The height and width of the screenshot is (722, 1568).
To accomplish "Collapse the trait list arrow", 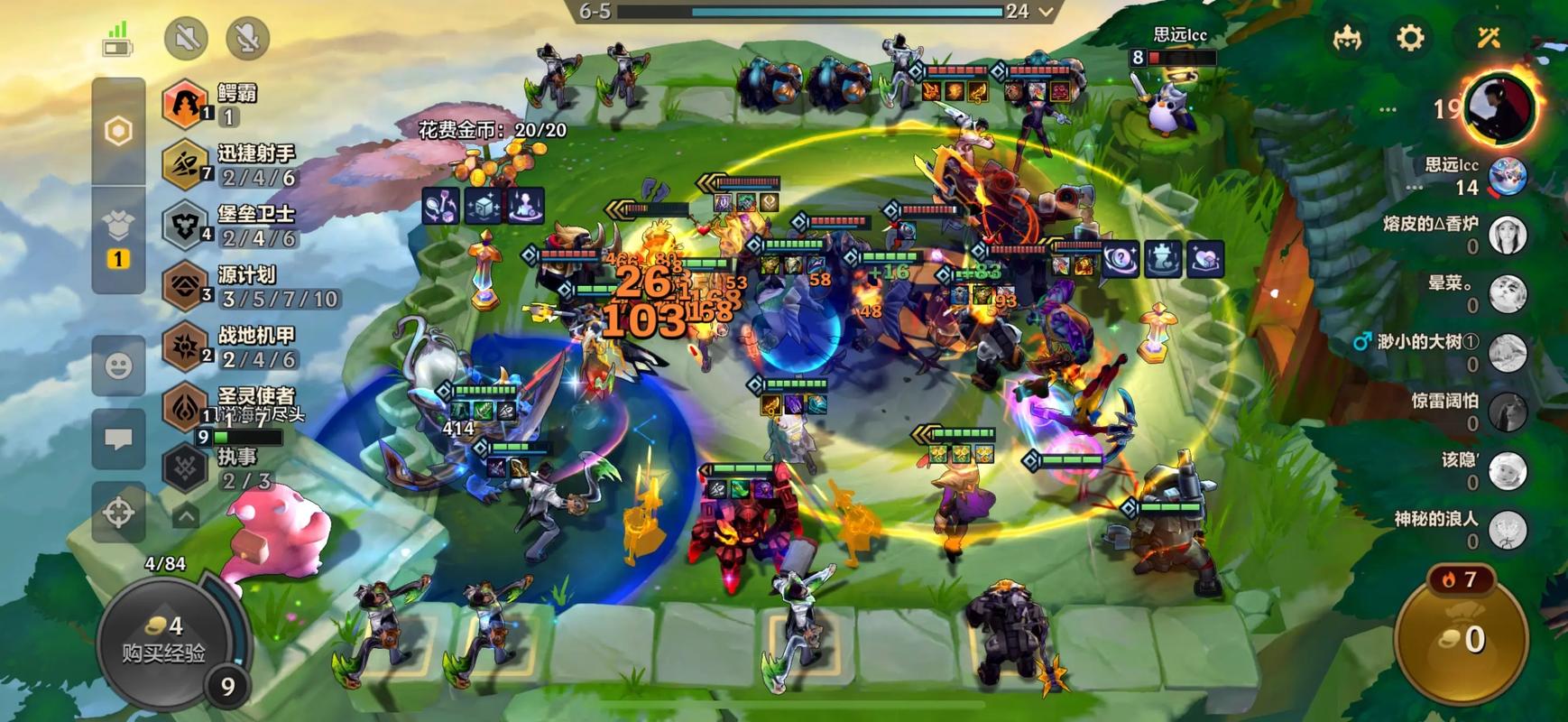I will click(186, 516).
